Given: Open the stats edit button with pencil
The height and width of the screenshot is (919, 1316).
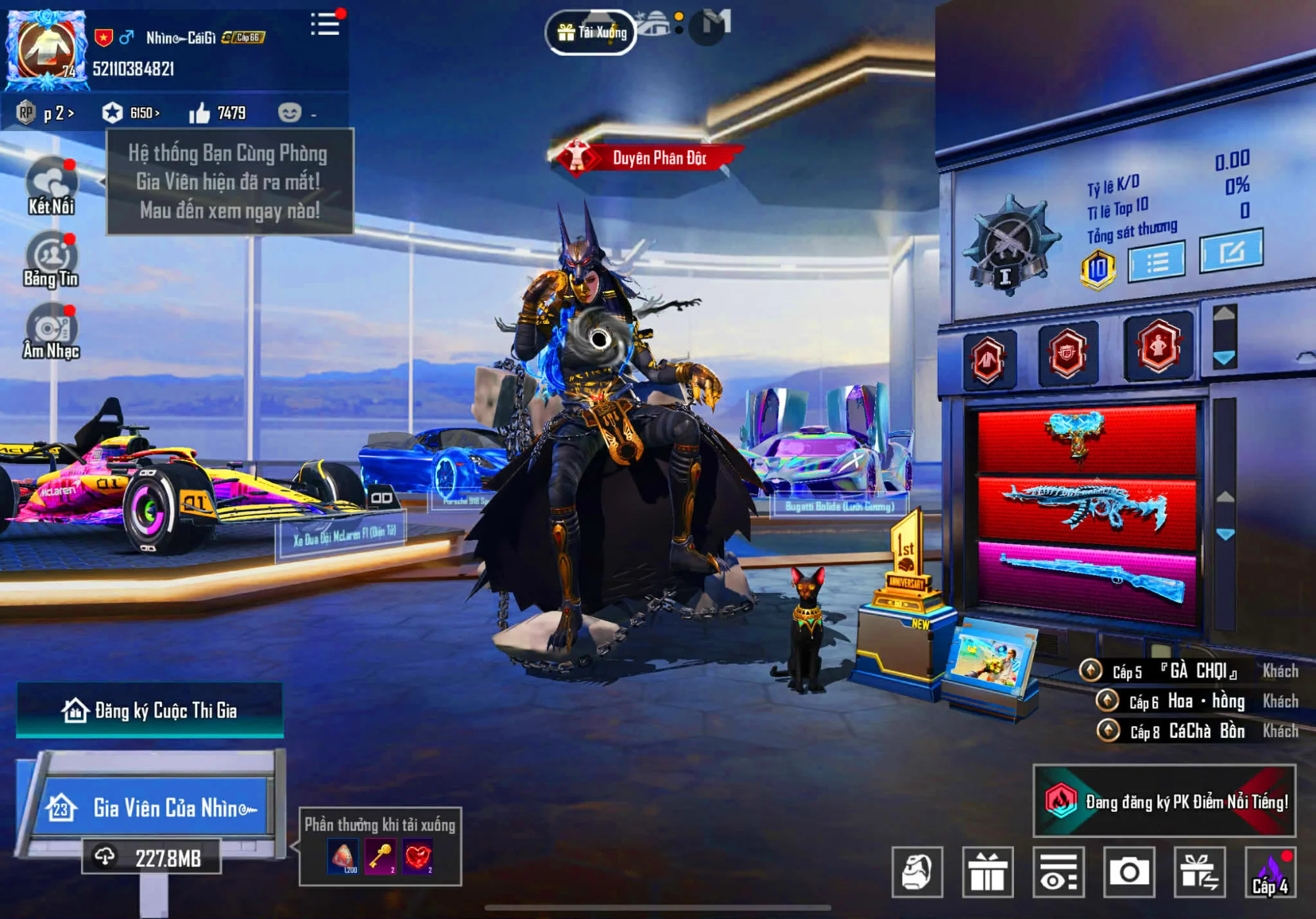Looking at the screenshot, I should pyautogui.click(x=1231, y=251).
